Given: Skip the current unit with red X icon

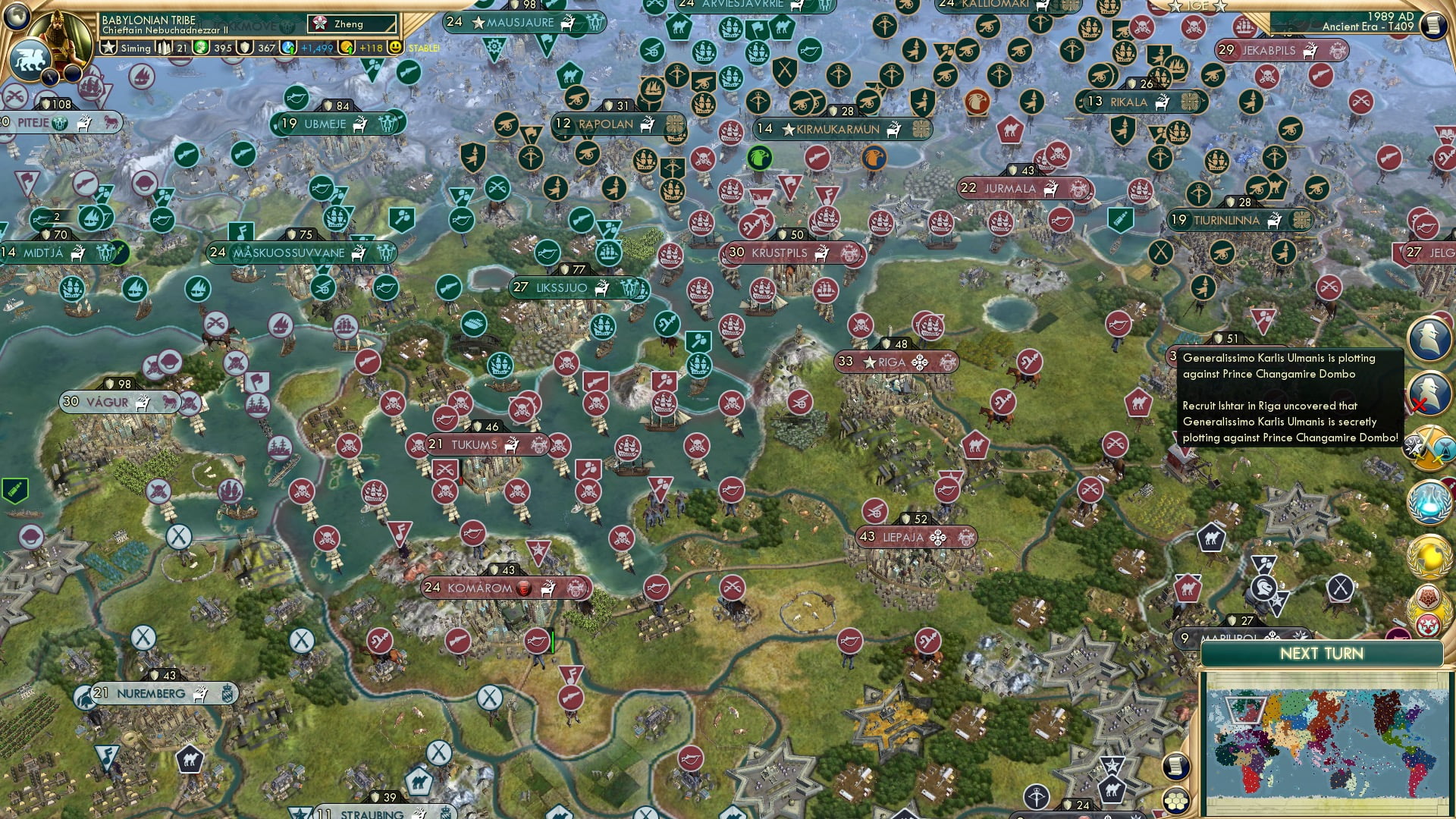Looking at the screenshot, I should [1426, 394].
